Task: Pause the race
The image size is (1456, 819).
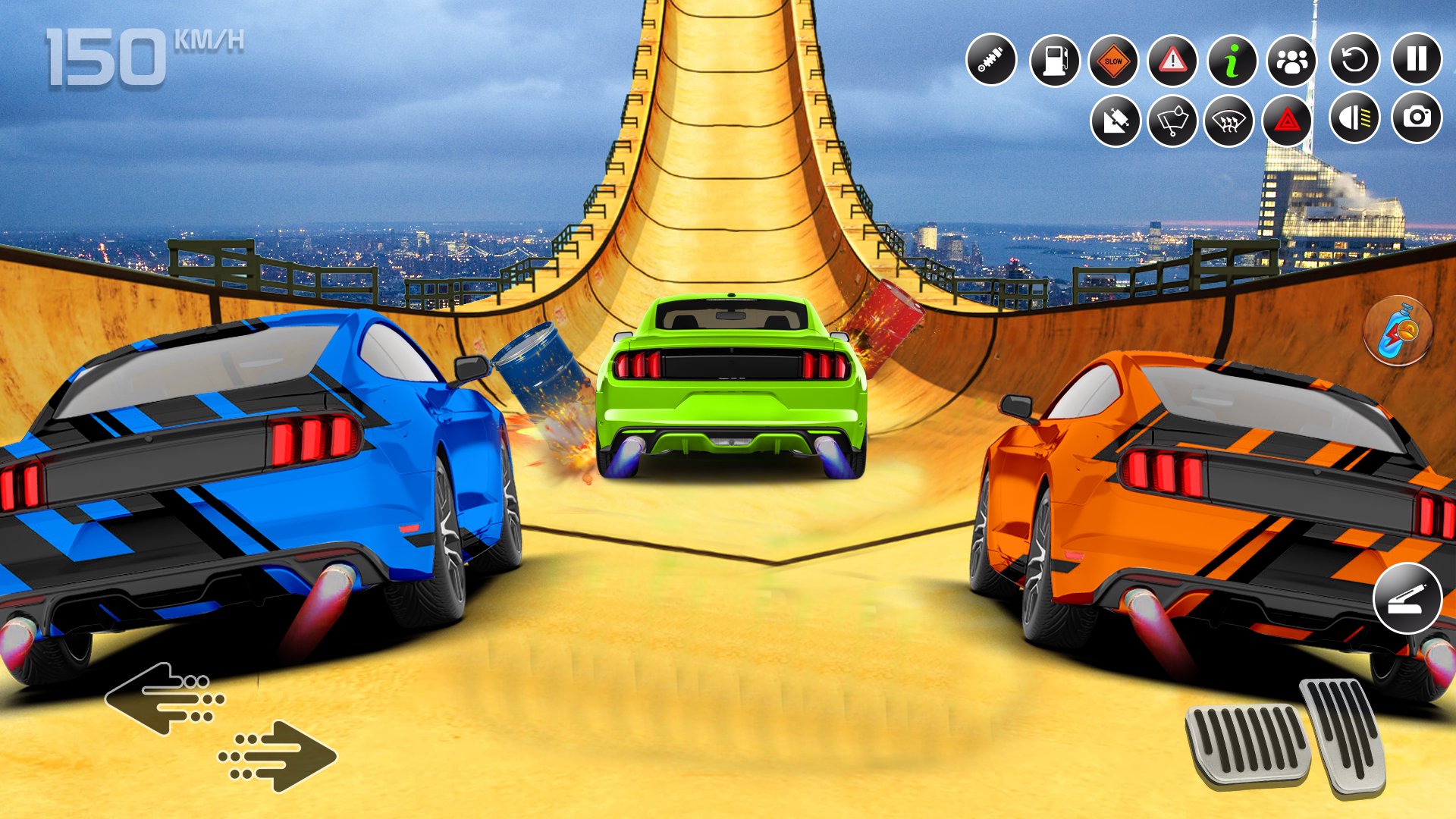Action: (1417, 59)
